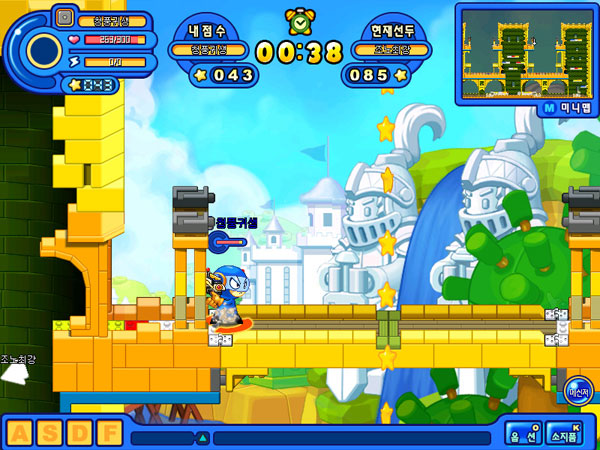This screenshot has width=600, height=450.
Task: Select the F skill slot
Action: pos(108,434)
